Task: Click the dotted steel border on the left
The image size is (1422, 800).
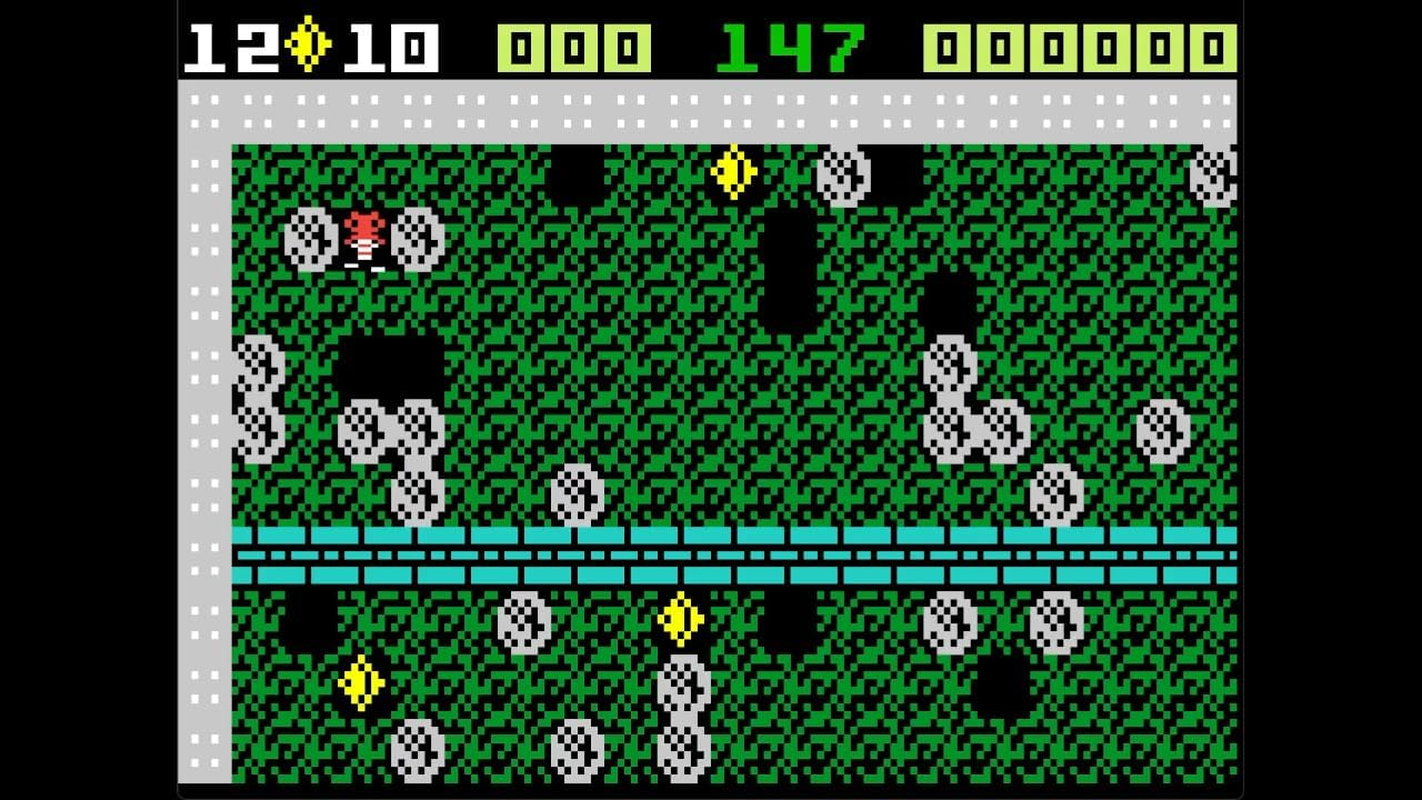Action: click(x=203, y=400)
